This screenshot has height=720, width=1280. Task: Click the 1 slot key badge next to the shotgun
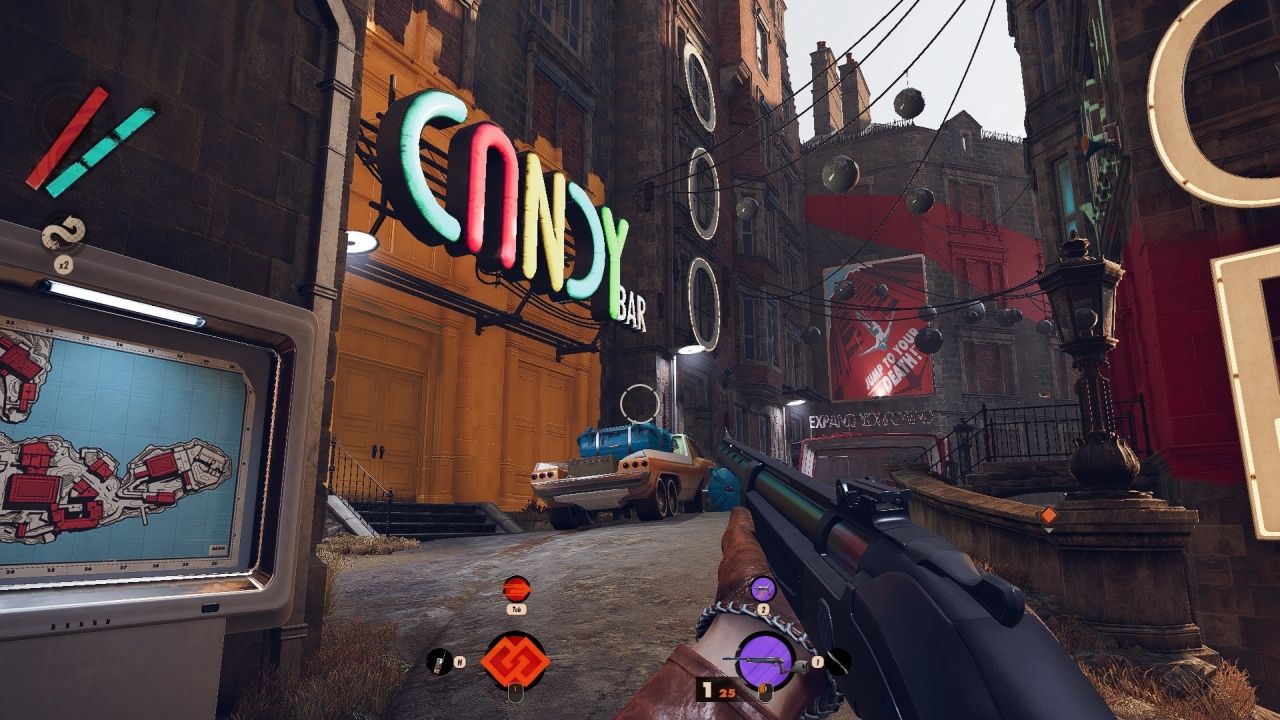(818, 662)
